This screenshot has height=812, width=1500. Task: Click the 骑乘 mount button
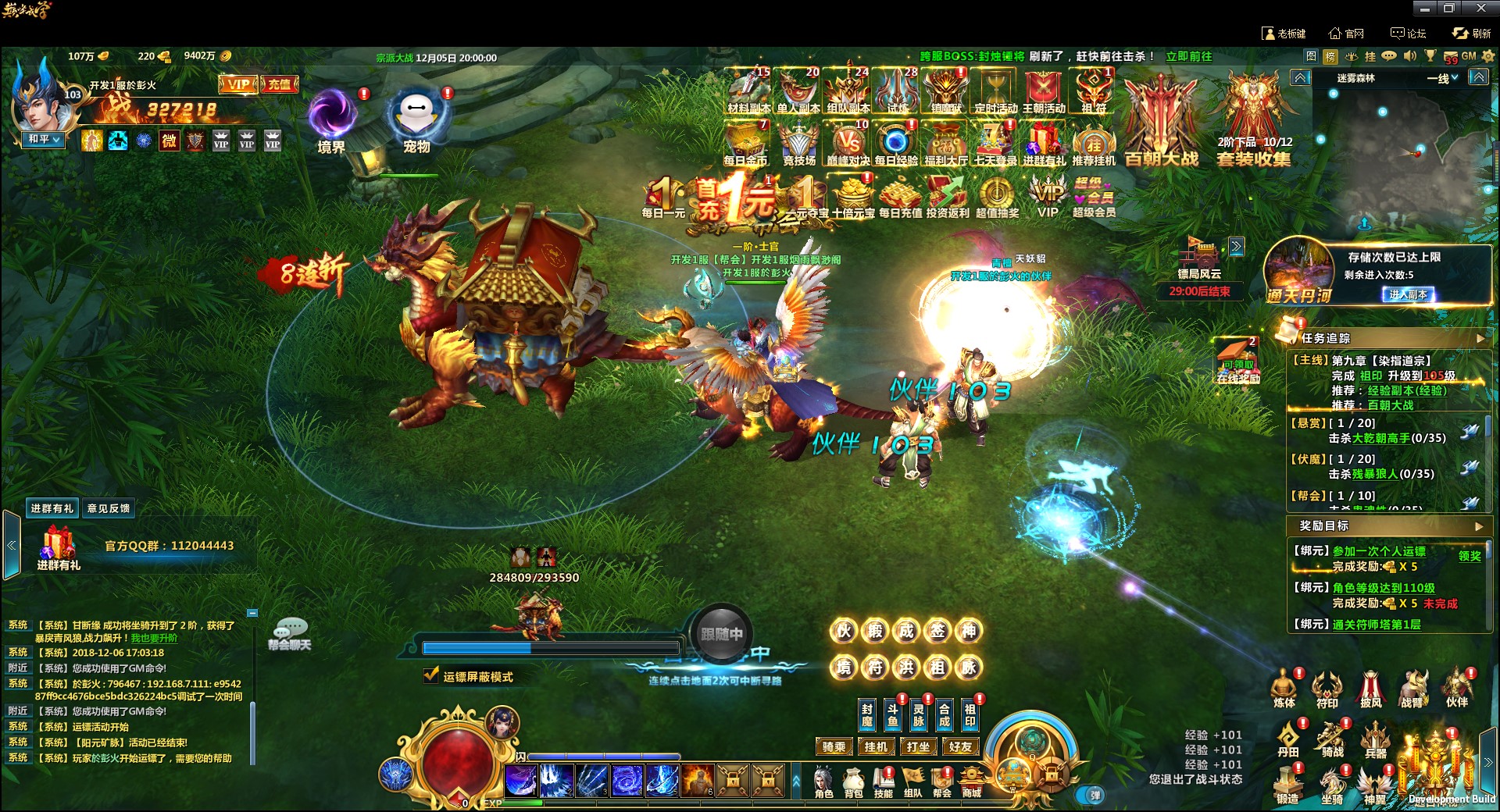pos(834,747)
